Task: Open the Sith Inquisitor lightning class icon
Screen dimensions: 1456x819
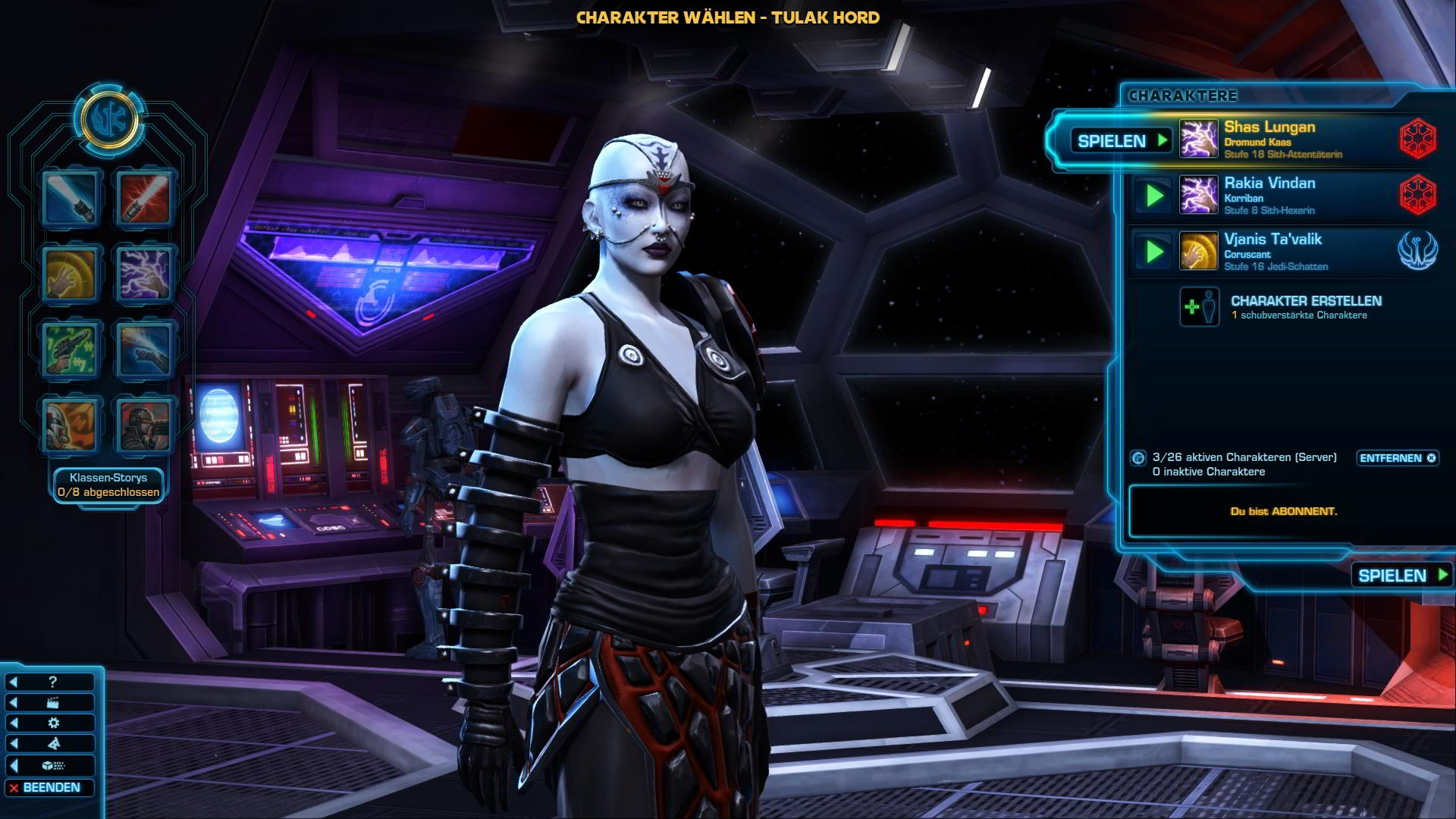Action: click(144, 274)
